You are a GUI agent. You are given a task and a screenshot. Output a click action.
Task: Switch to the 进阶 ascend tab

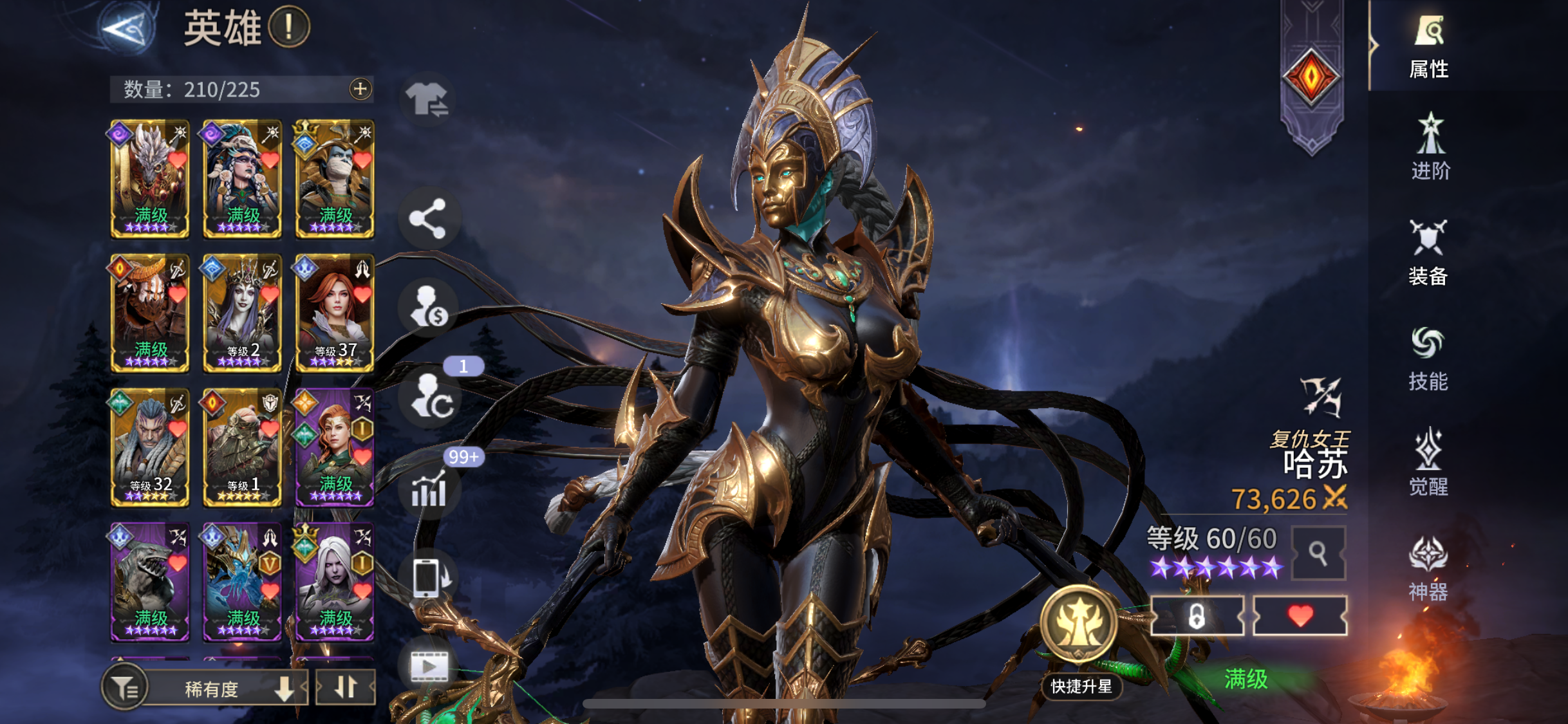(x=1430, y=148)
